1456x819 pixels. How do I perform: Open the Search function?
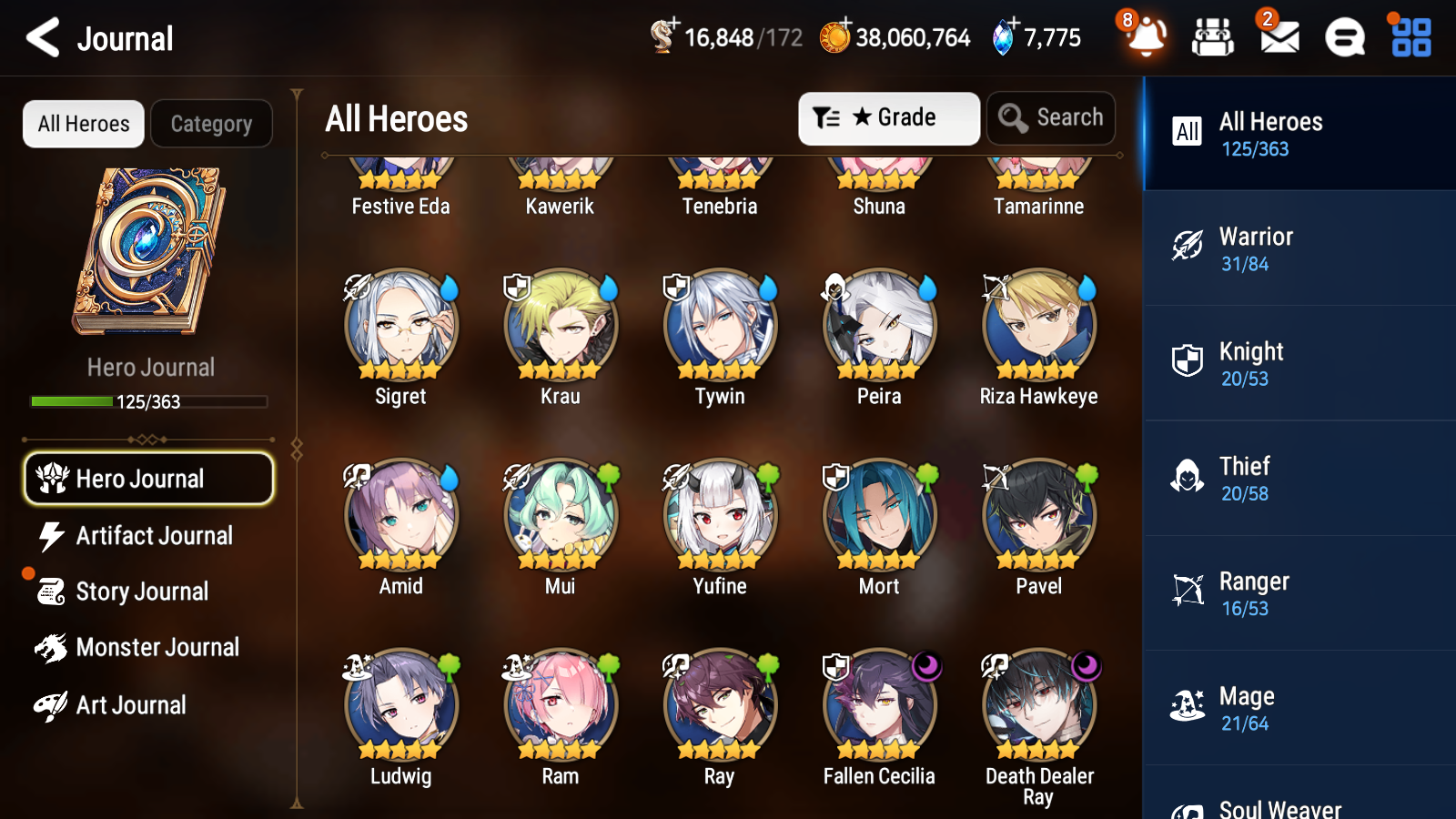(x=1051, y=117)
